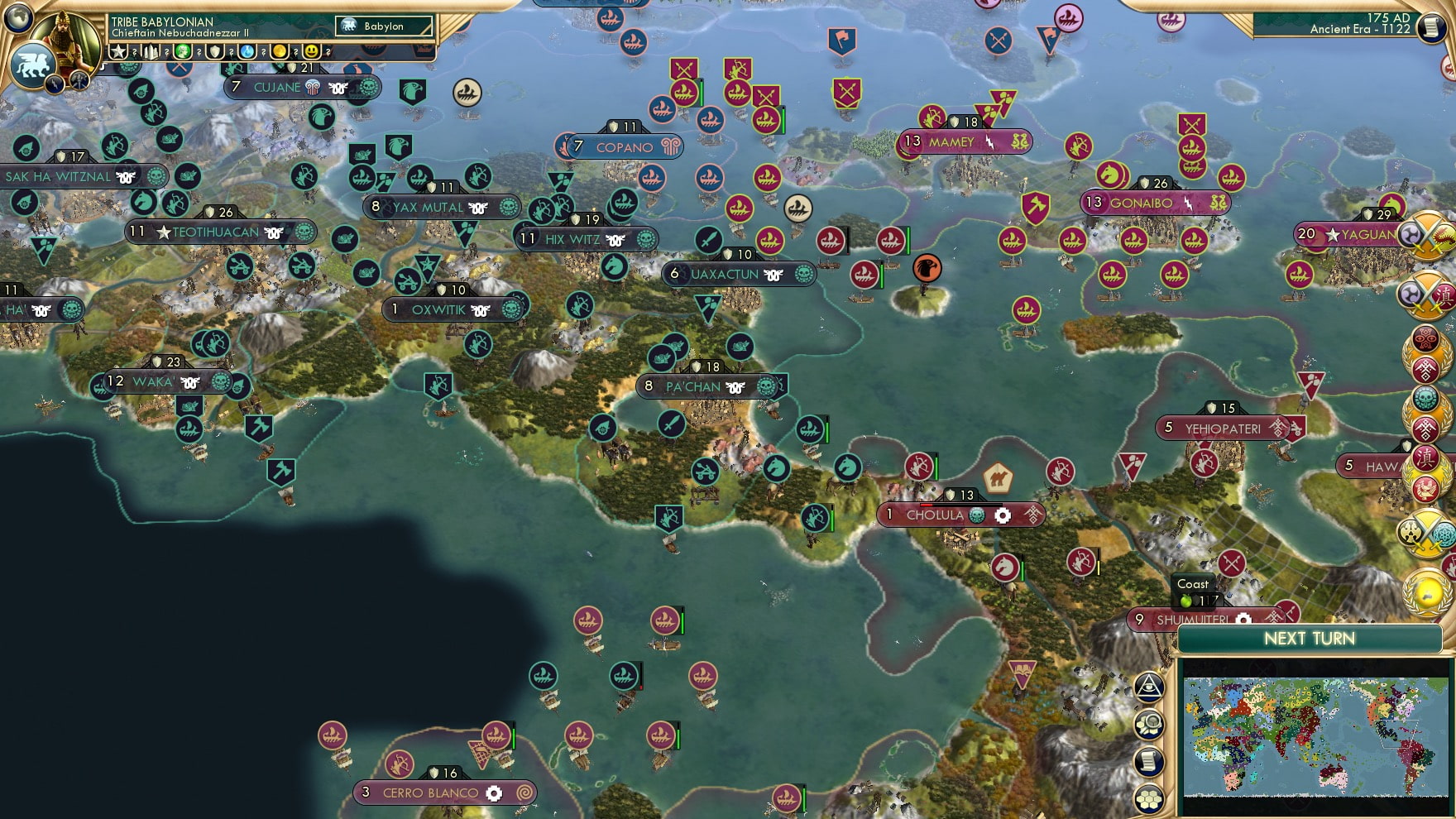This screenshot has height=819, width=1456.
Task: Toggle strategic view with the eye icon
Action: click(1148, 687)
